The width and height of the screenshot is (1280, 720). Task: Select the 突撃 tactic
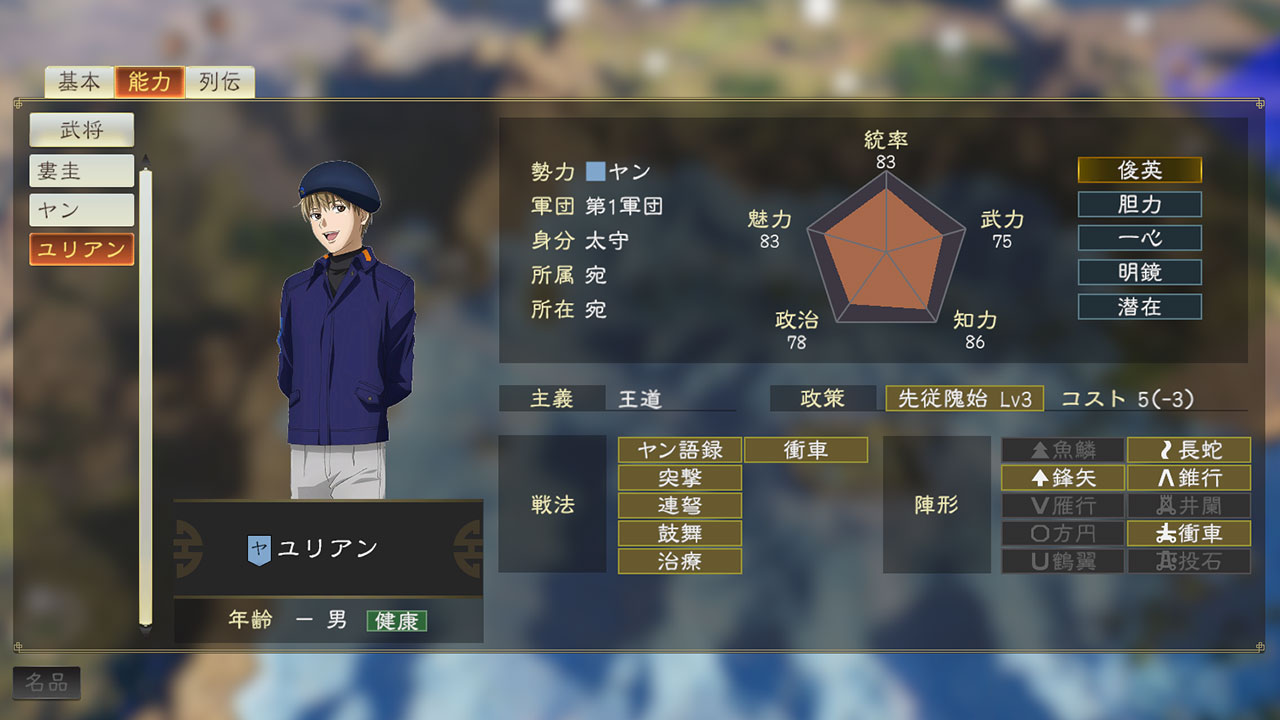coord(680,478)
